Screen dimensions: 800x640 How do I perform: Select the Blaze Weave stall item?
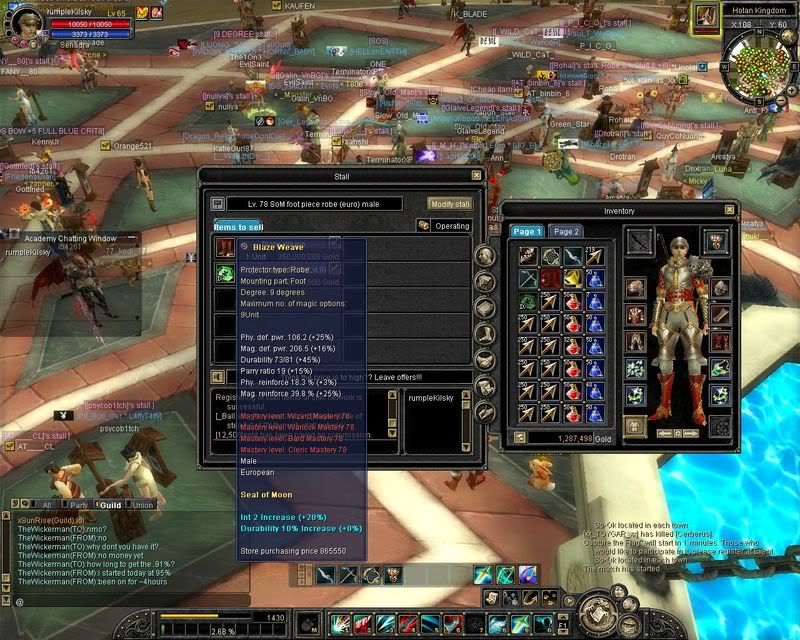225,247
